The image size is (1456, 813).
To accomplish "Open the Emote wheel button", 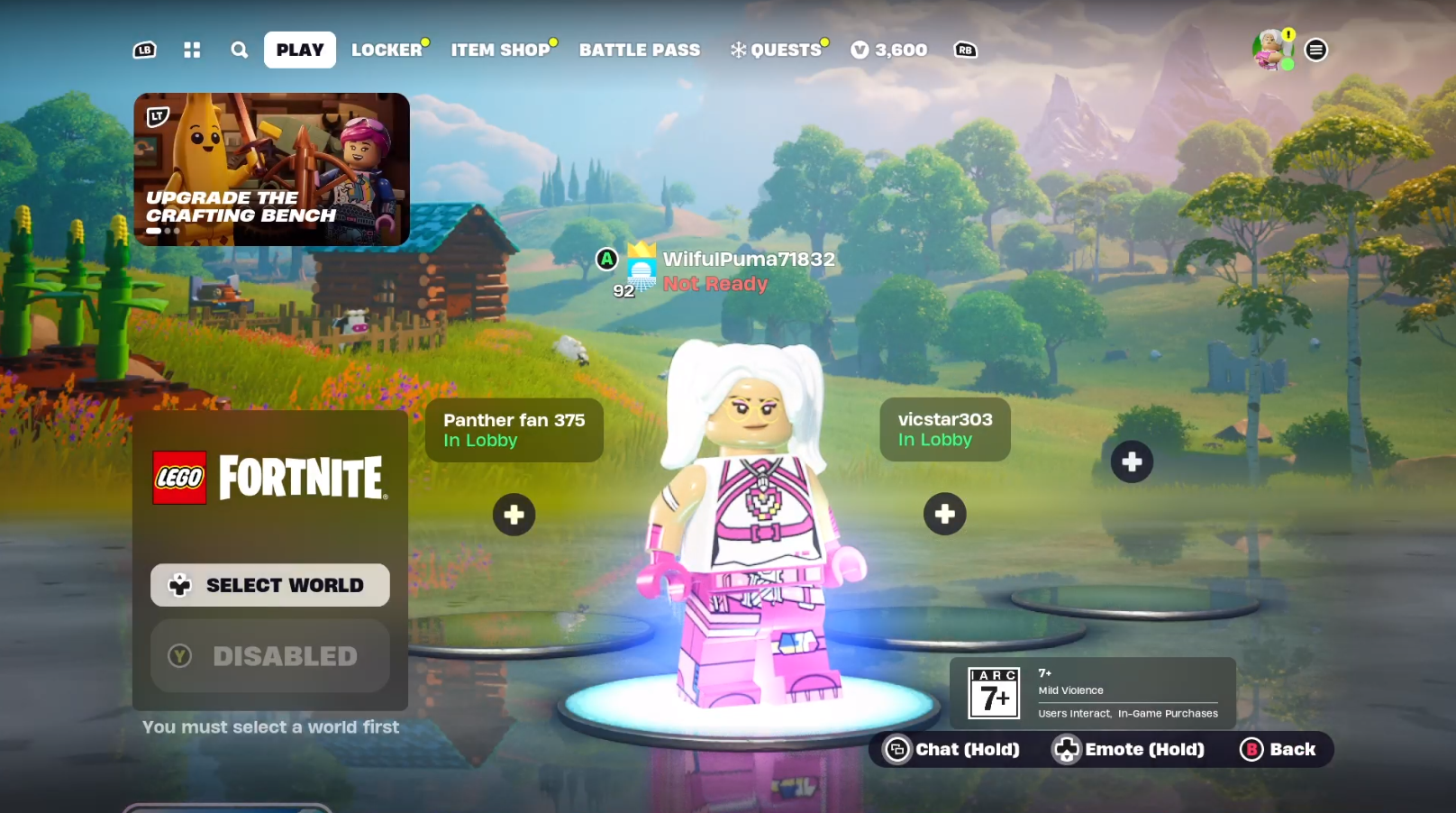I will pyautogui.click(x=1129, y=749).
